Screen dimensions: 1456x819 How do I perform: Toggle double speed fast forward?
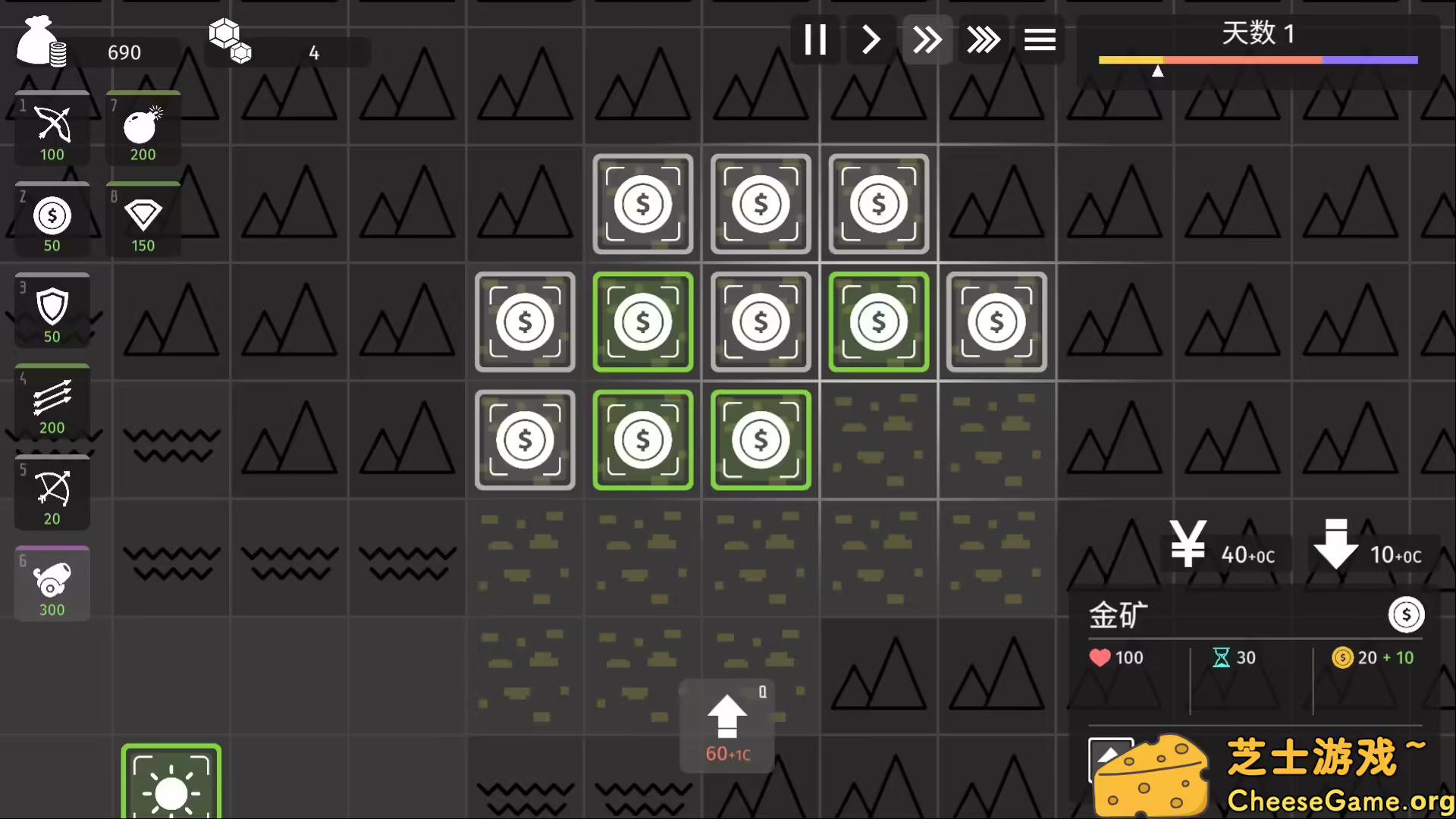[927, 39]
